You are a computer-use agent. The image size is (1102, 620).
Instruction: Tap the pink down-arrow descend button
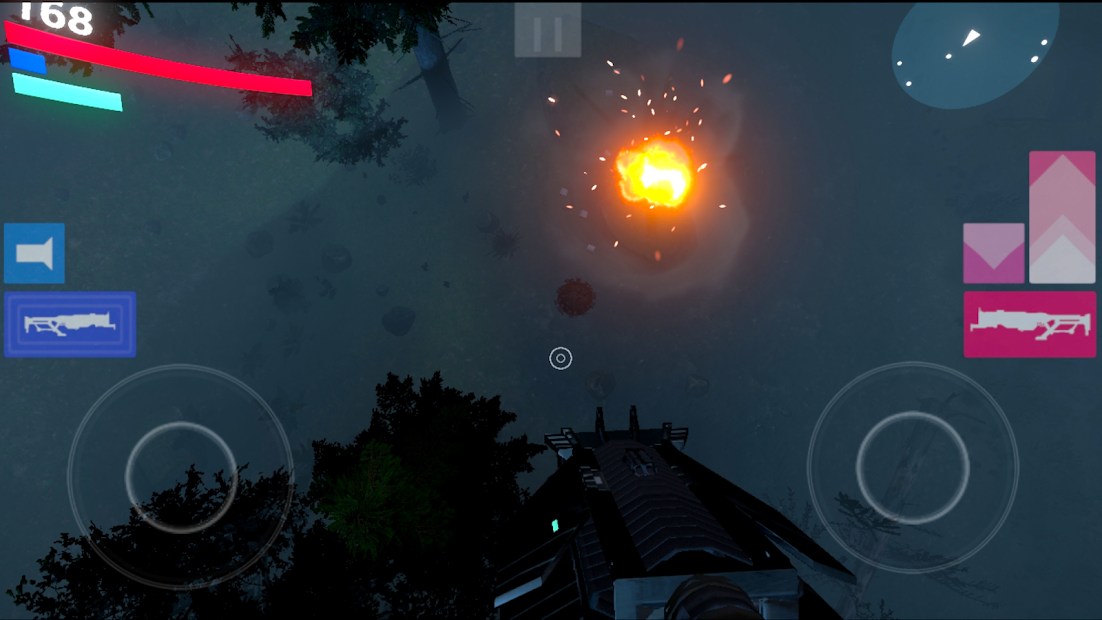tap(993, 253)
